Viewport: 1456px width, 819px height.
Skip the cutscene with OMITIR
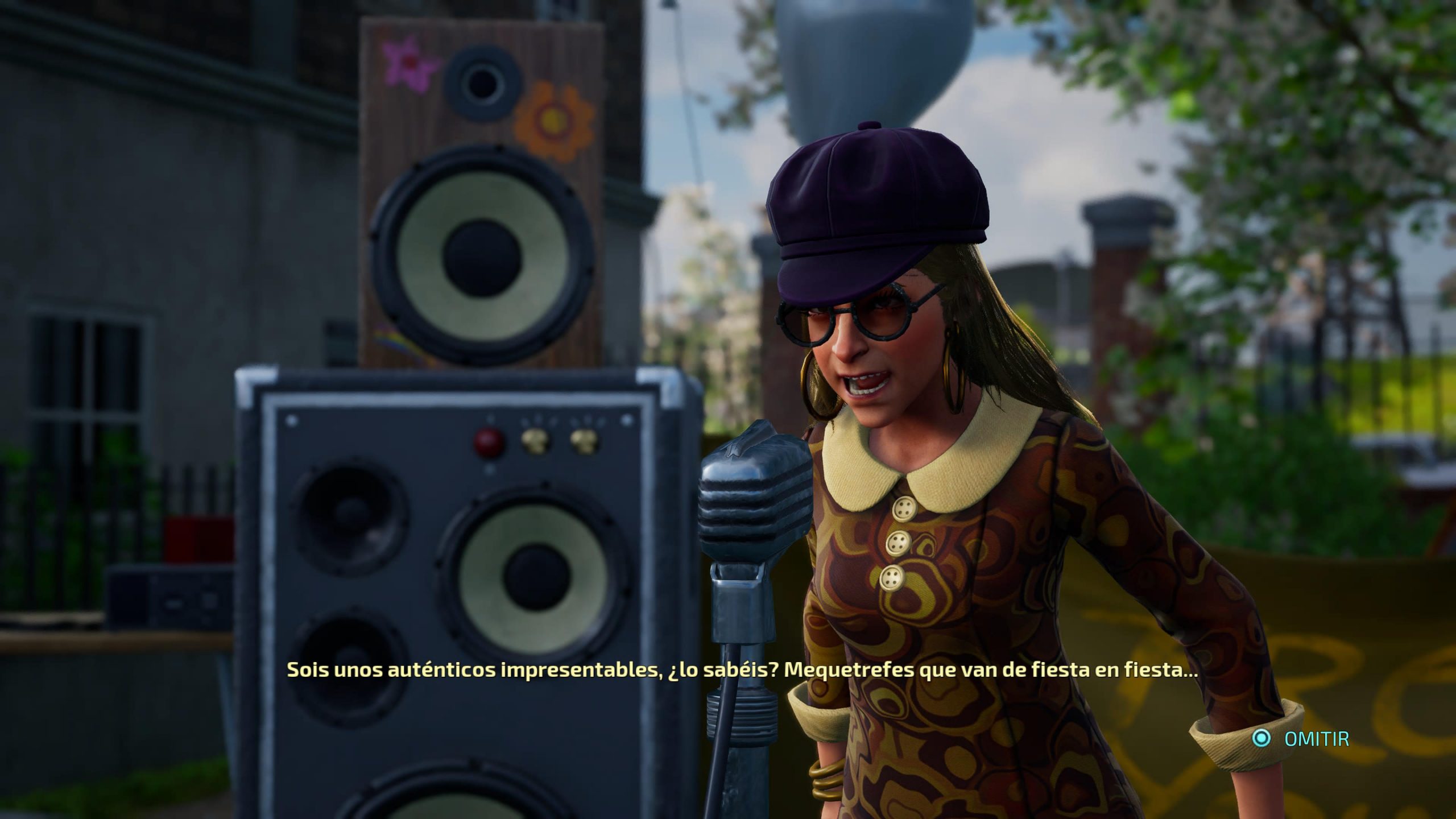1301,739
